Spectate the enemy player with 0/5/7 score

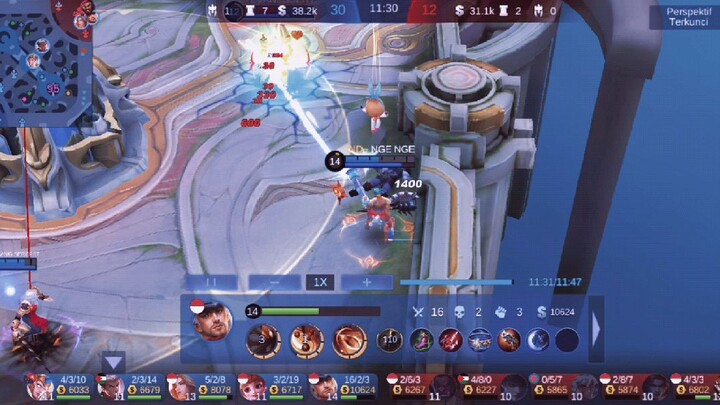click(541, 386)
